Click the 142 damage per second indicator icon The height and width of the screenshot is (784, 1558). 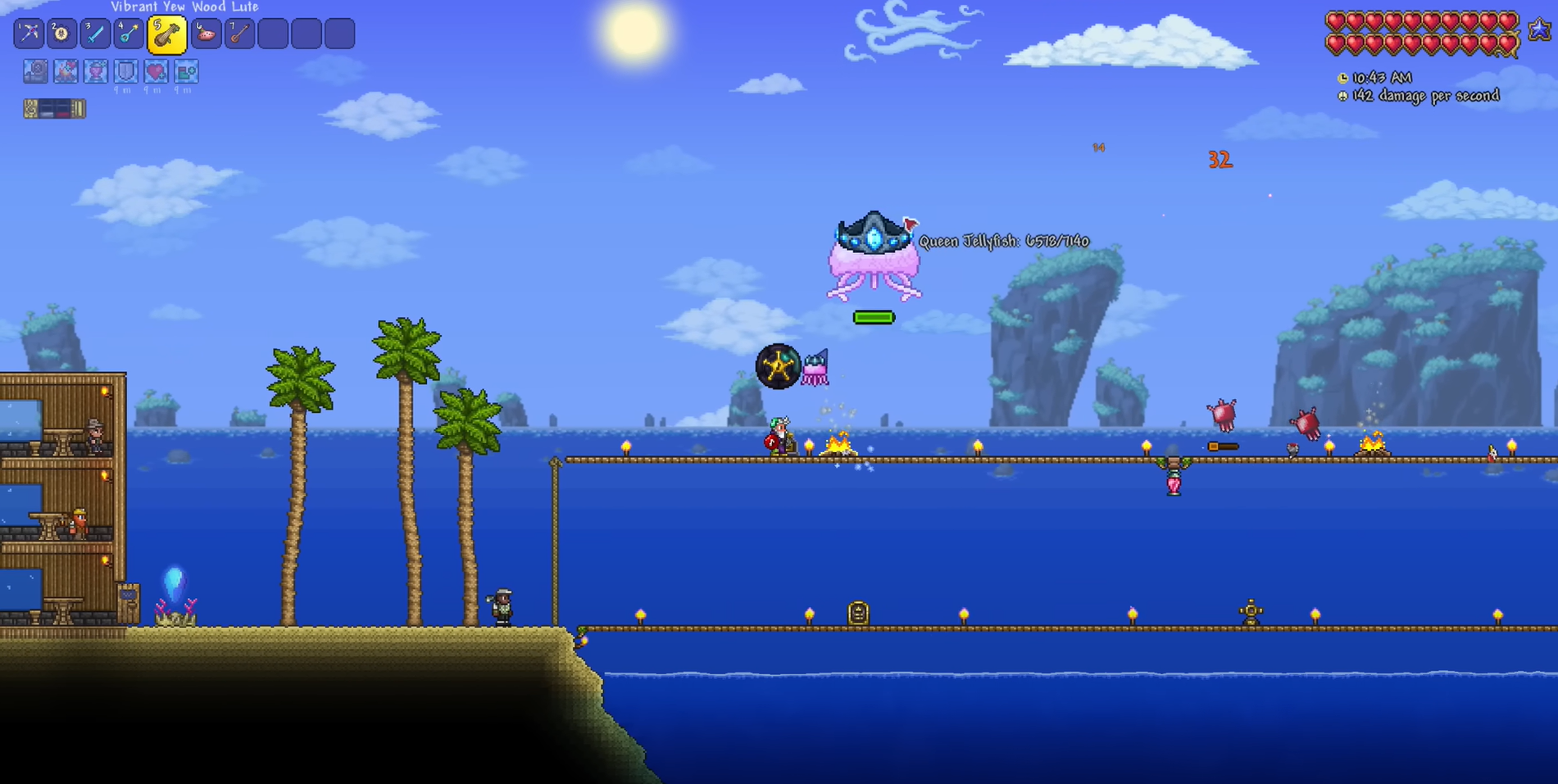1342,96
